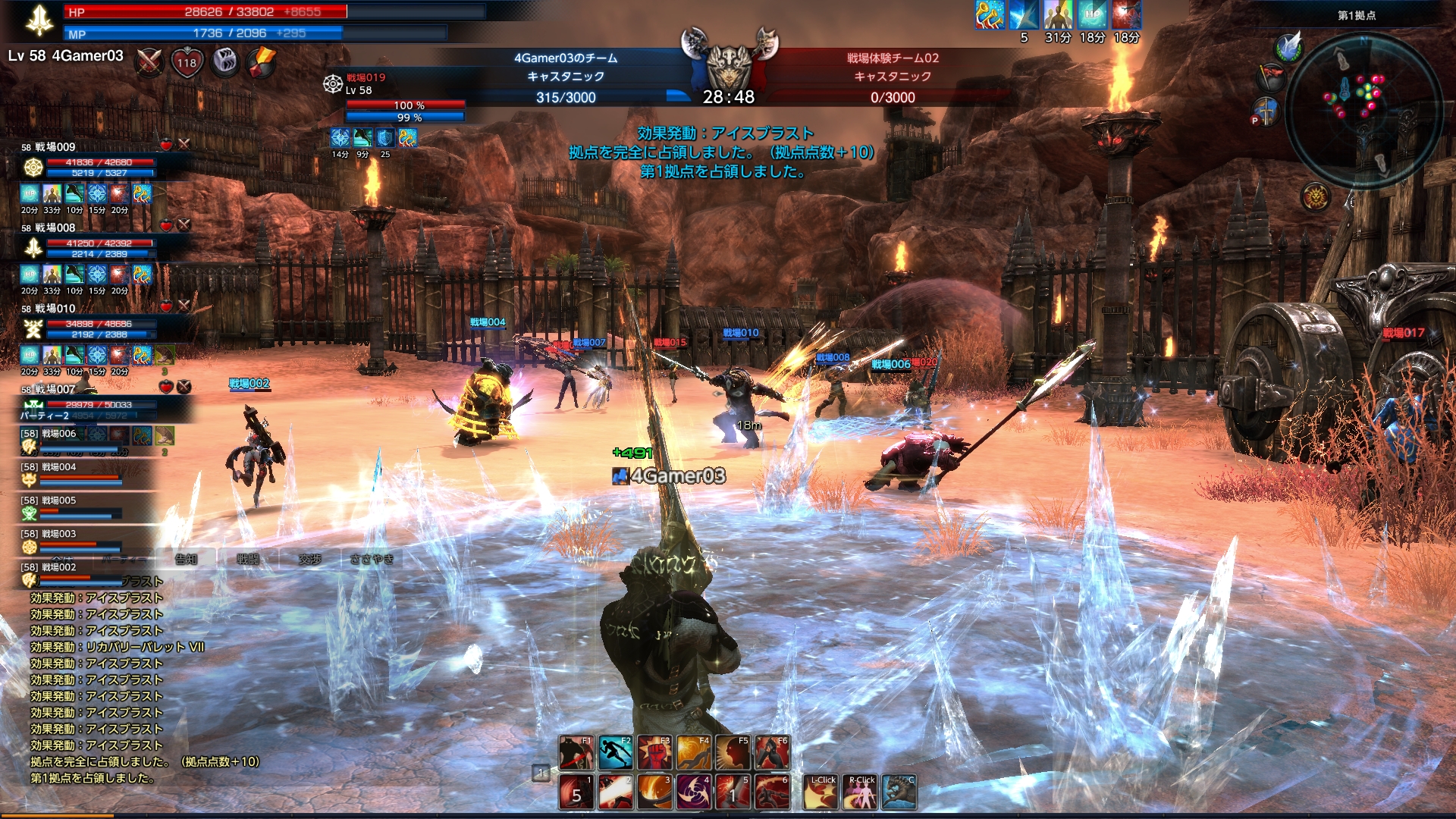The image size is (1456, 819).
Task: Click the white wing laurel icon beside minimap
Action: tap(1288, 47)
